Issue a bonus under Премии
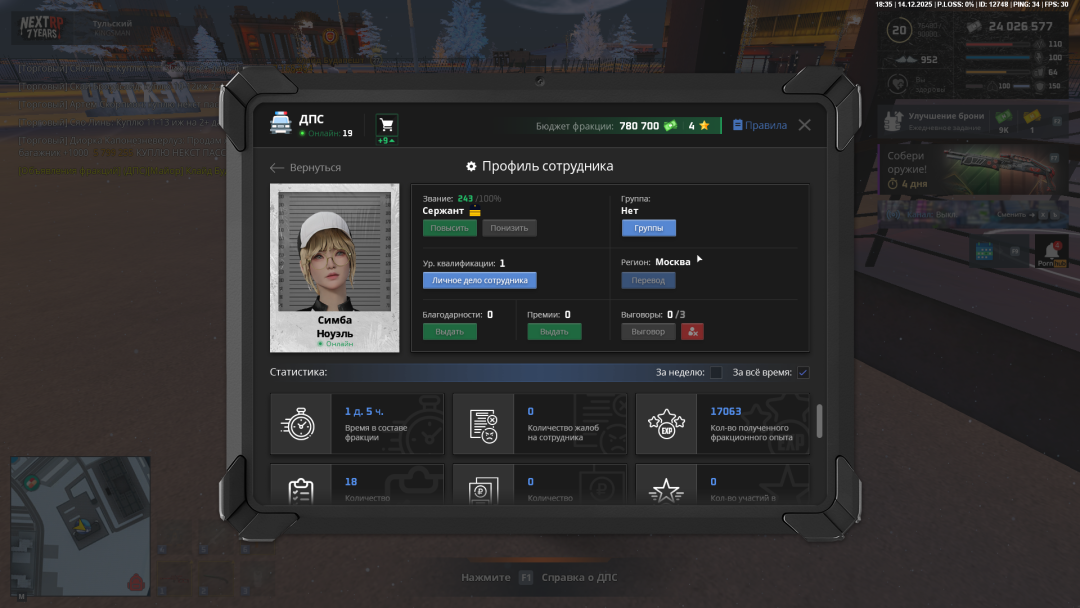 click(x=554, y=332)
